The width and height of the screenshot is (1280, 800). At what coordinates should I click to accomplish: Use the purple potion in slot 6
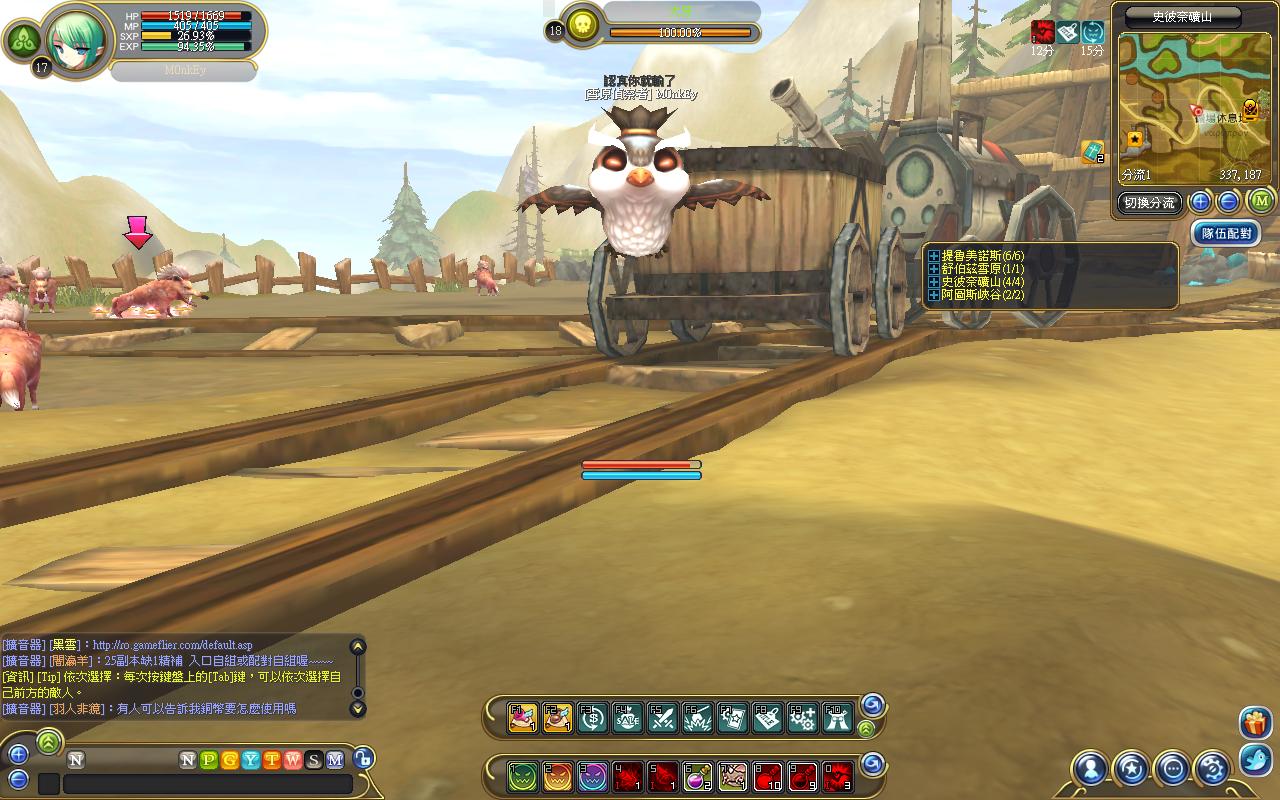697,775
